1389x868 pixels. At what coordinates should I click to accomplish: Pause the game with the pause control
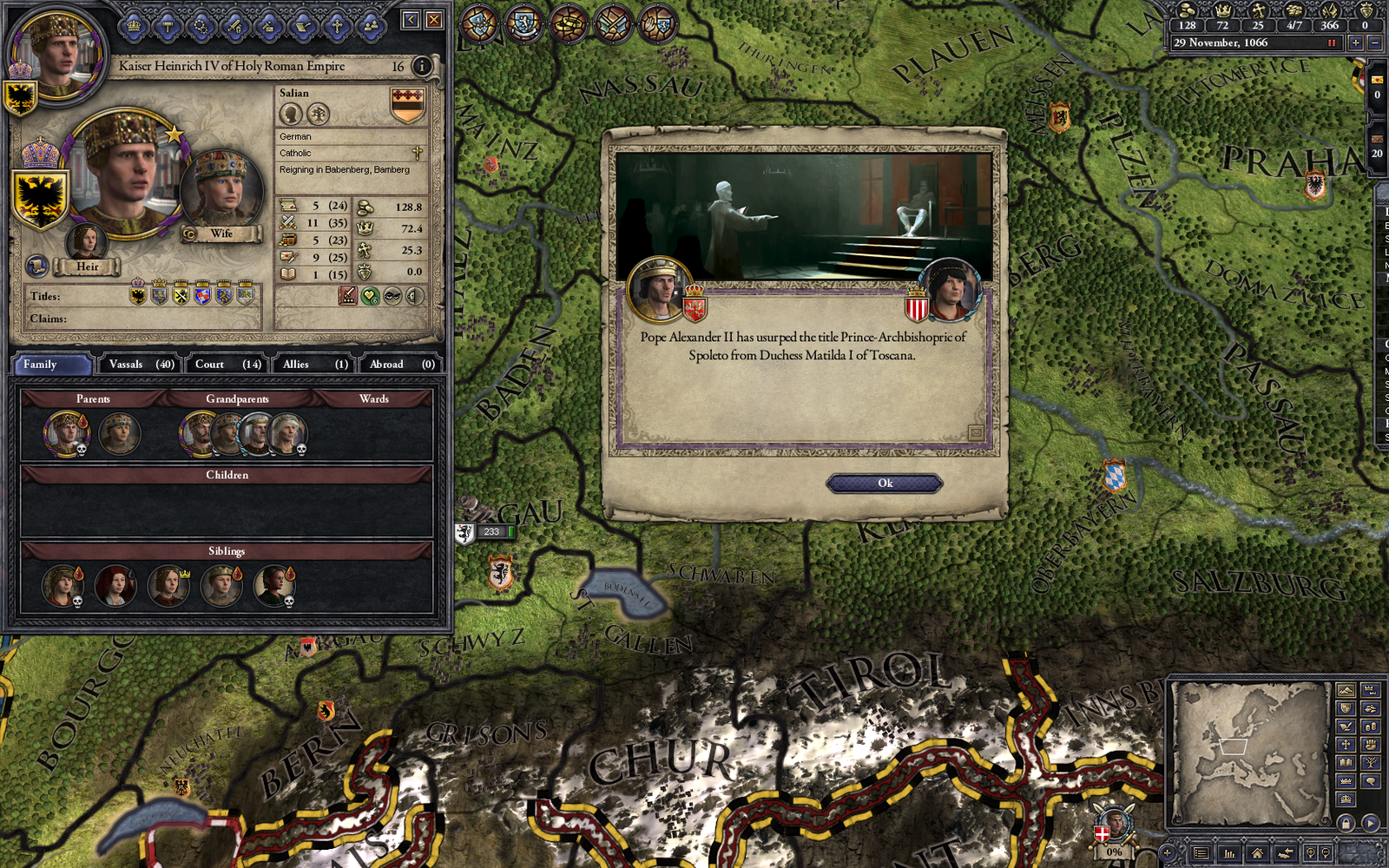[x=1332, y=43]
